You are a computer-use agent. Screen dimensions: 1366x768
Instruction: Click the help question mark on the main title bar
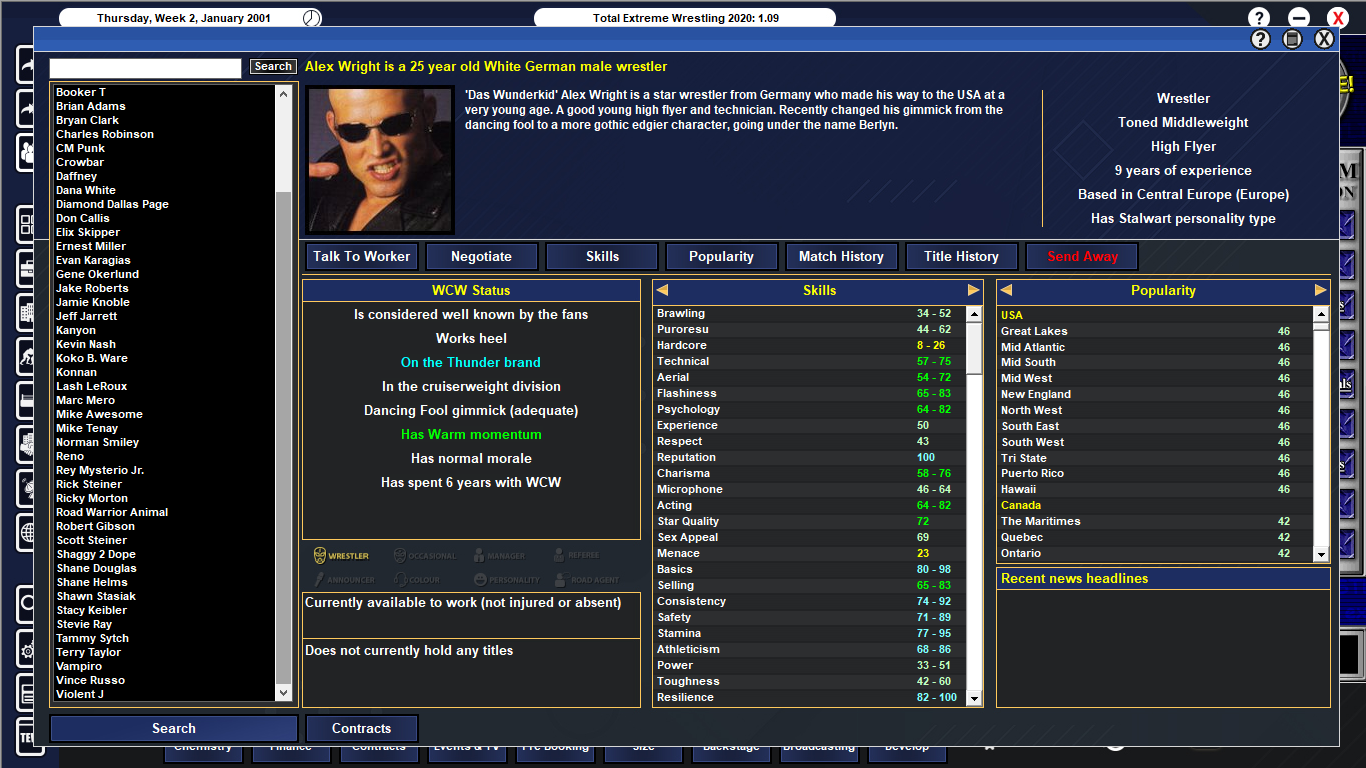(1258, 17)
